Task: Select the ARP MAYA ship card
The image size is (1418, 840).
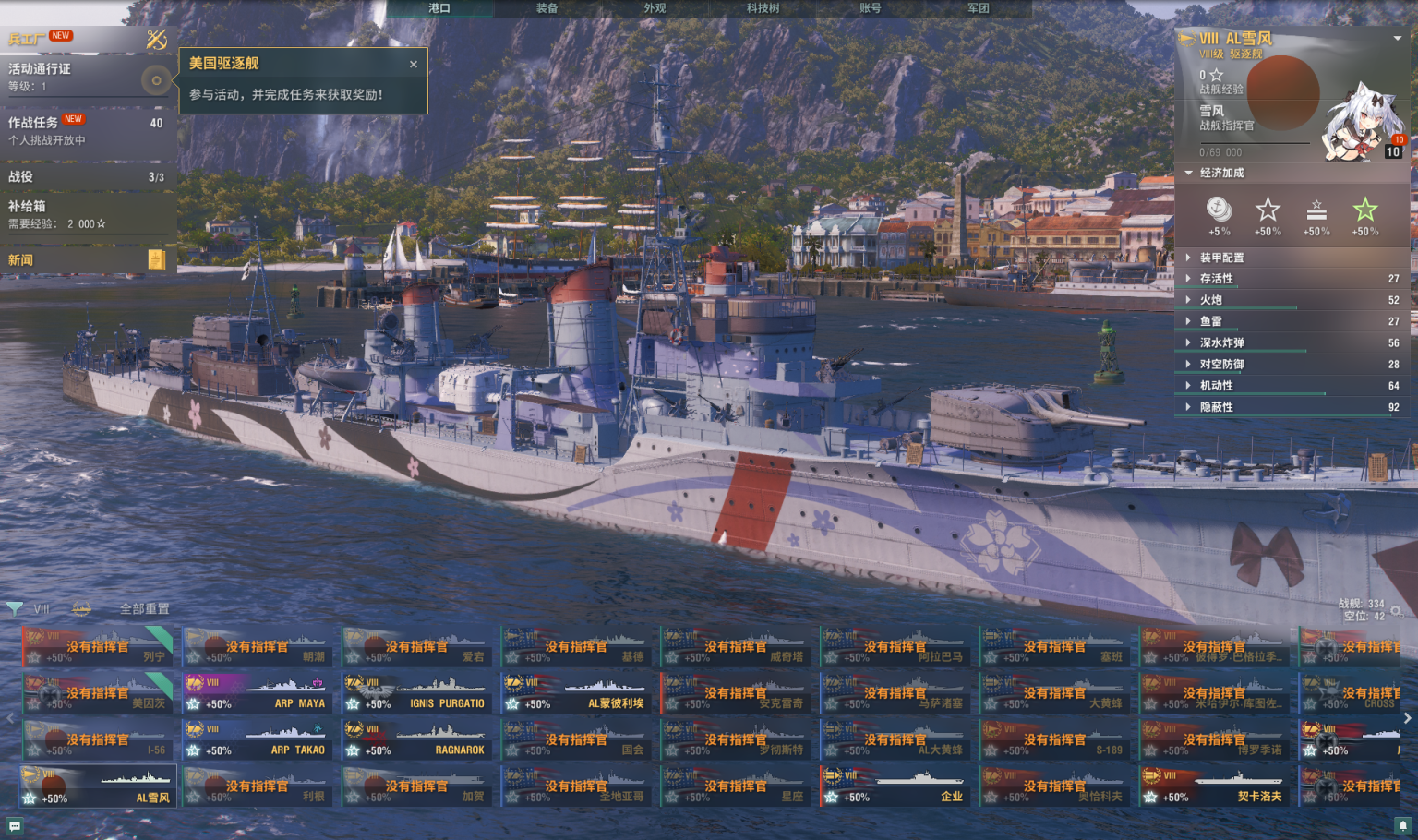Action: [x=256, y=694]
